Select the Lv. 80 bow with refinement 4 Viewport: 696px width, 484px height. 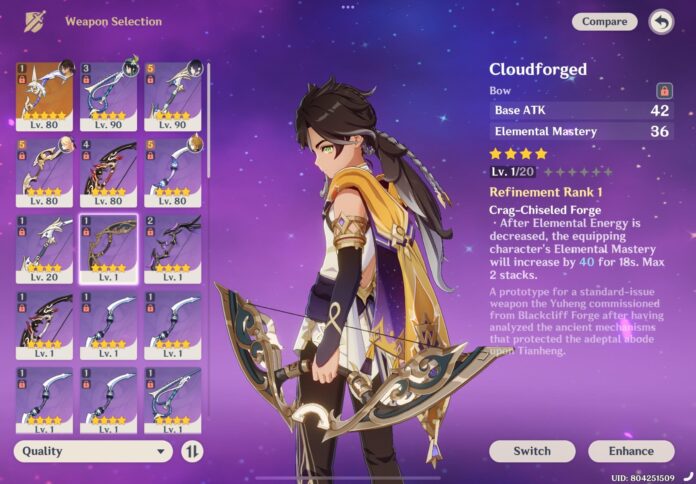[108, 171]
